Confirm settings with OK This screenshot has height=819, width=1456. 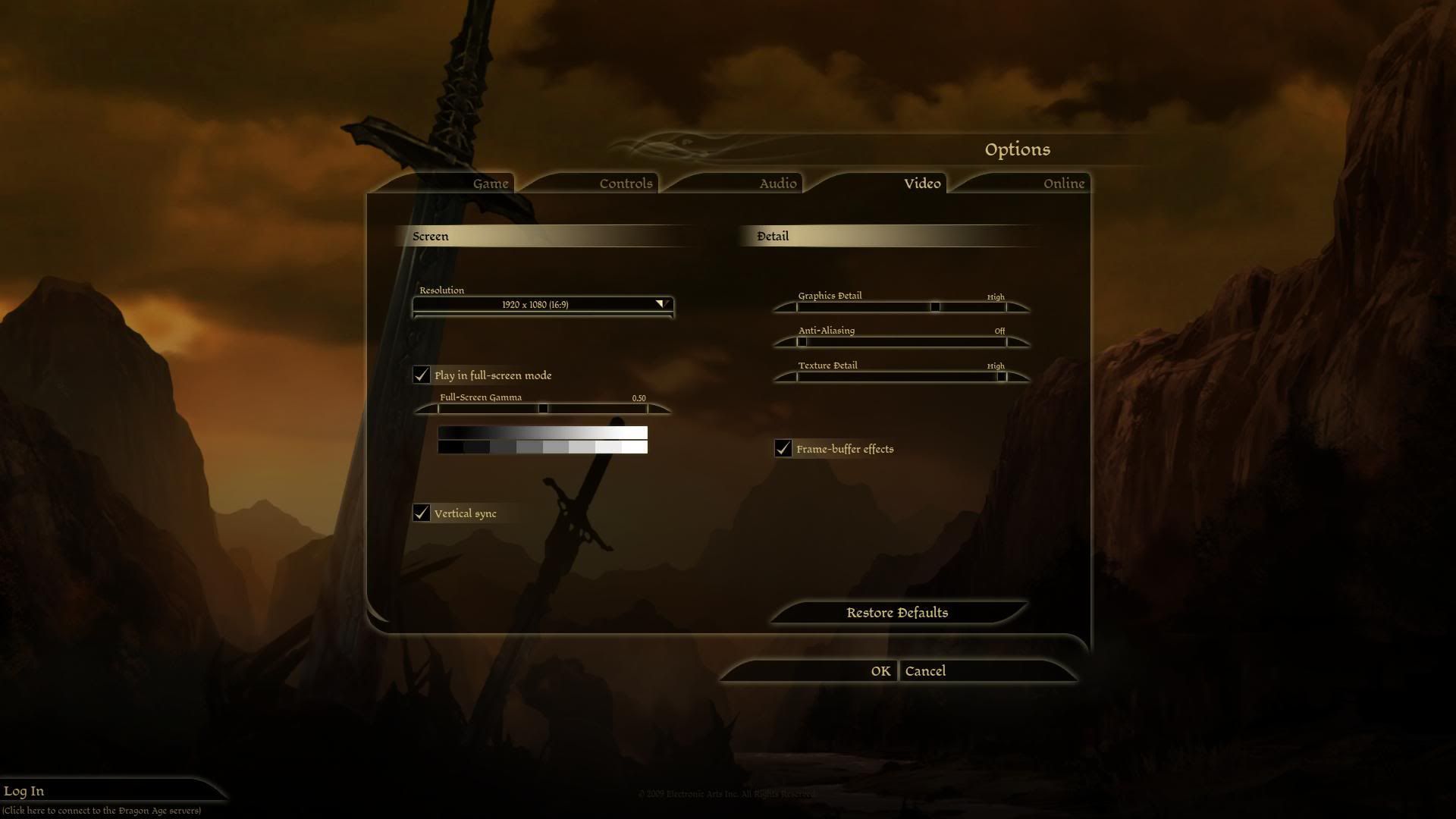880,671
